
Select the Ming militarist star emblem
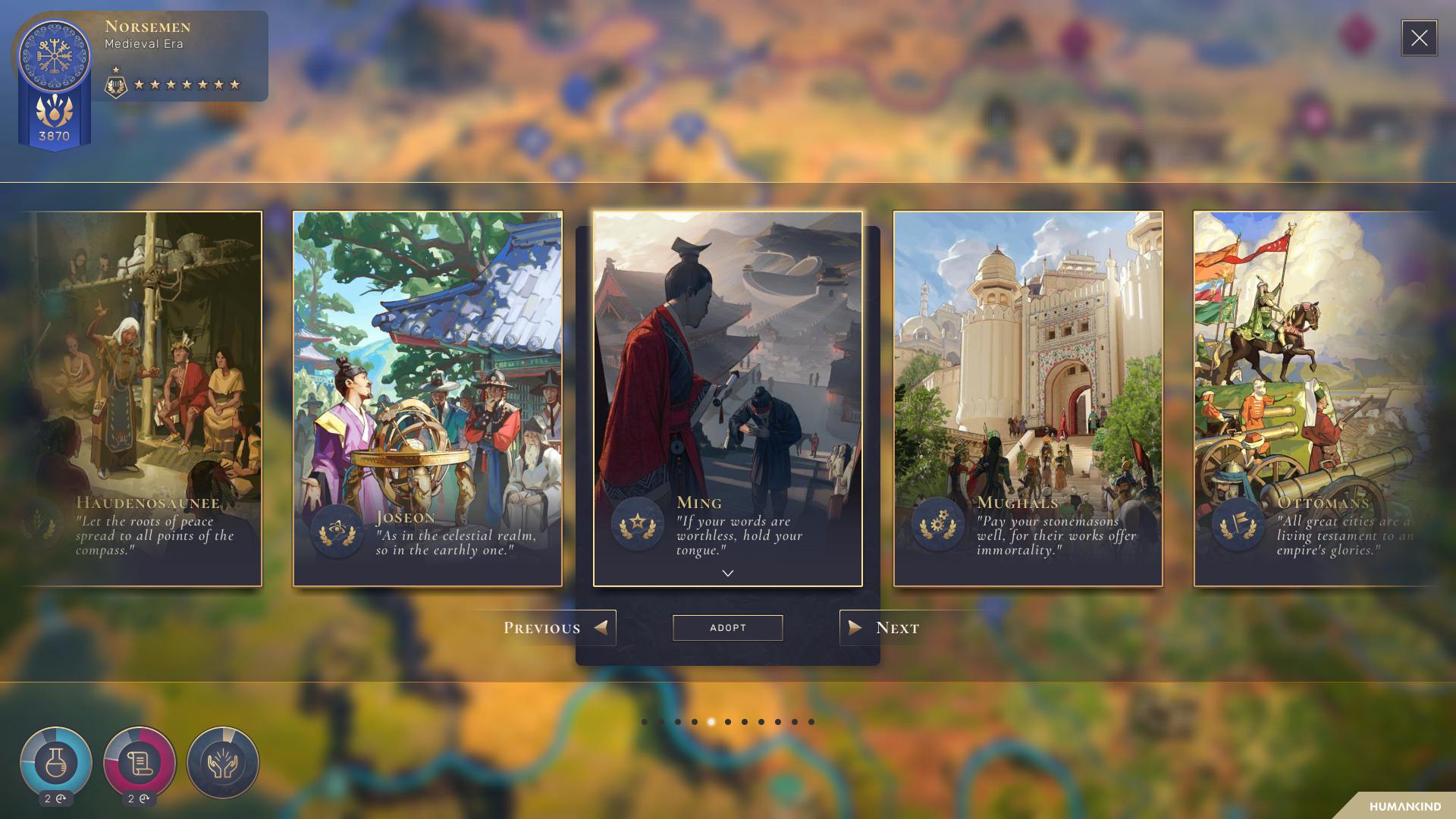[x=639, y=523]
